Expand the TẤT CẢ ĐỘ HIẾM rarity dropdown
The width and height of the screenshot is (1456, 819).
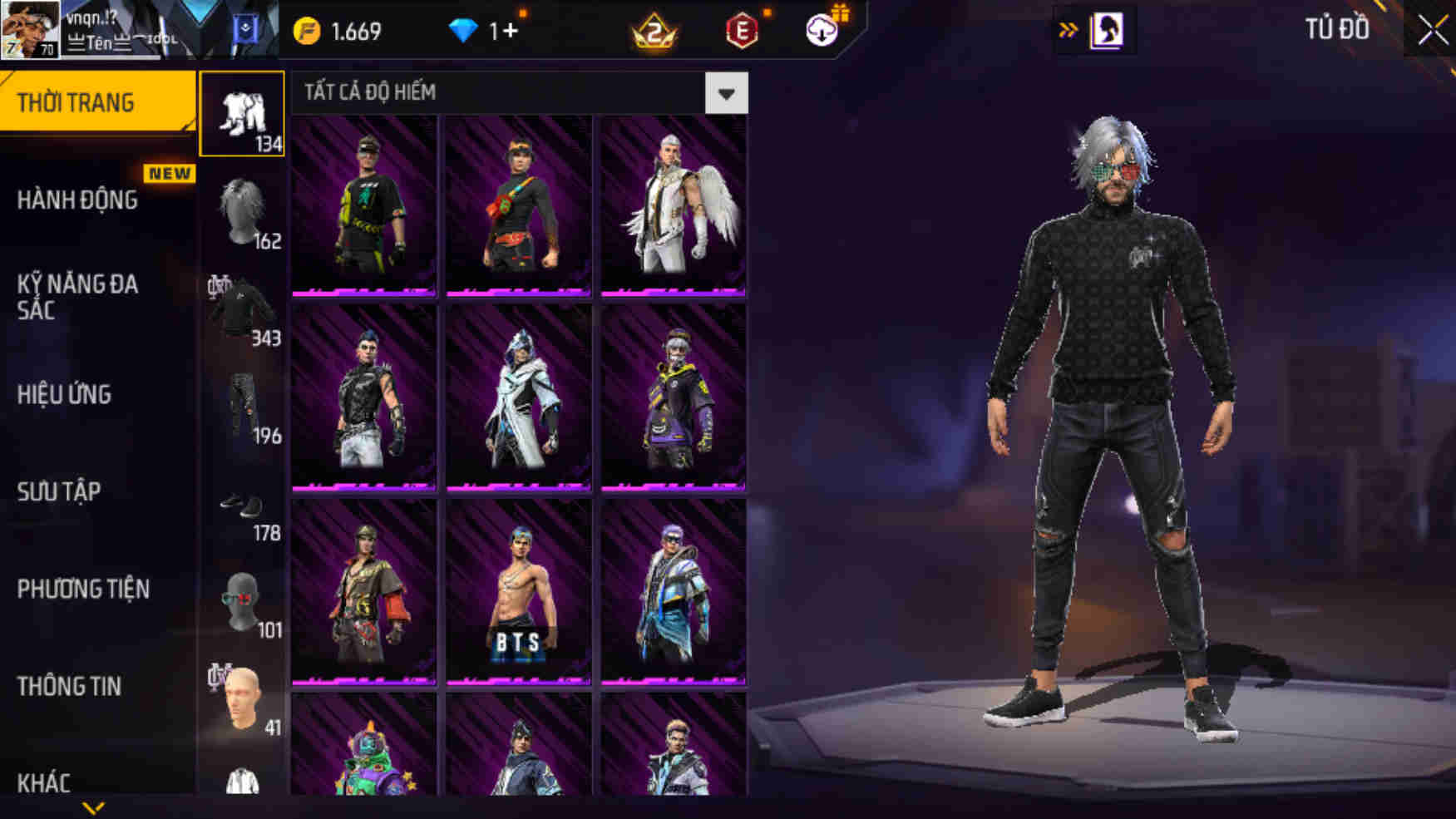pyautogui.click(x=728, y=93)
